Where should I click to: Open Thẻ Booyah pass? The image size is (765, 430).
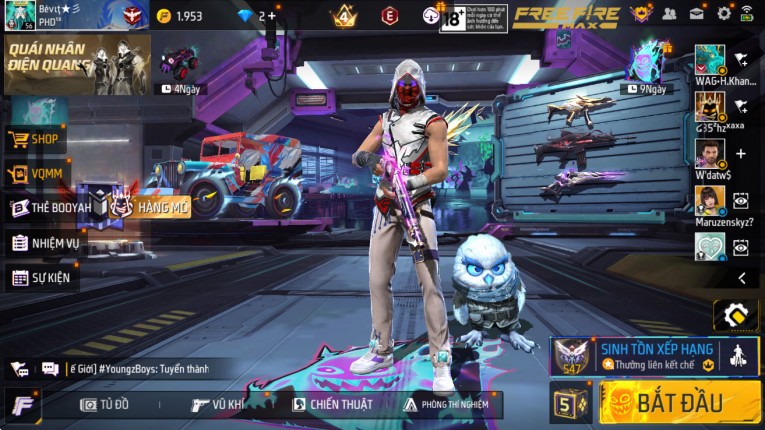point(50,207)
